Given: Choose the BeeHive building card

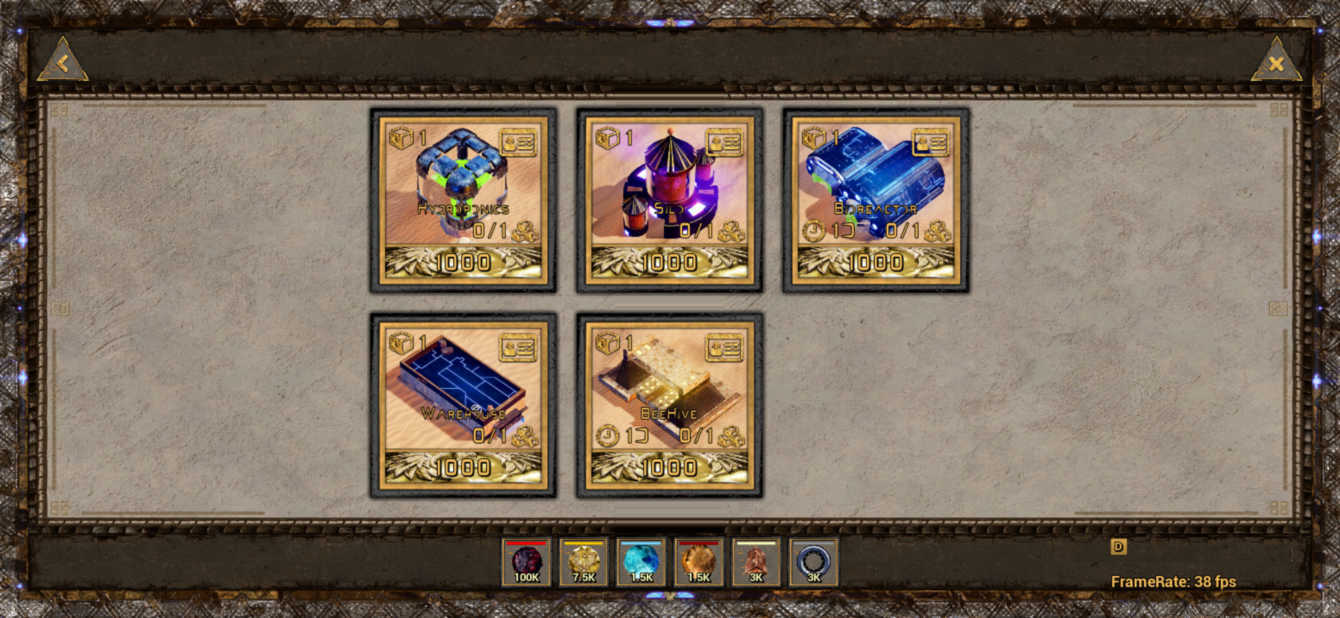Looking at the screenshot, I should 668,395.
